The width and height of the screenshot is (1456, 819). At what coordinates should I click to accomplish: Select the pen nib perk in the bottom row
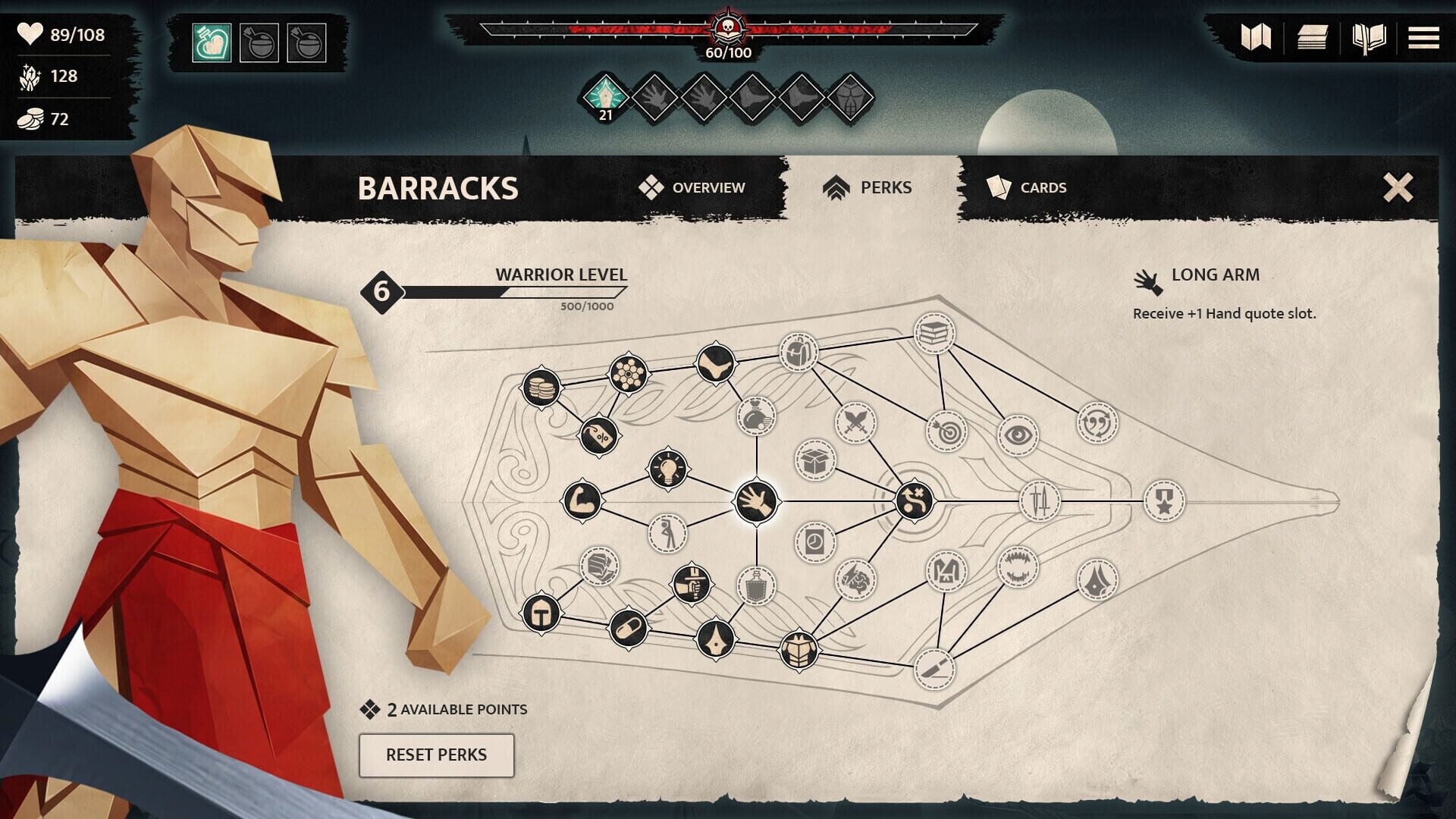(717, 638)
